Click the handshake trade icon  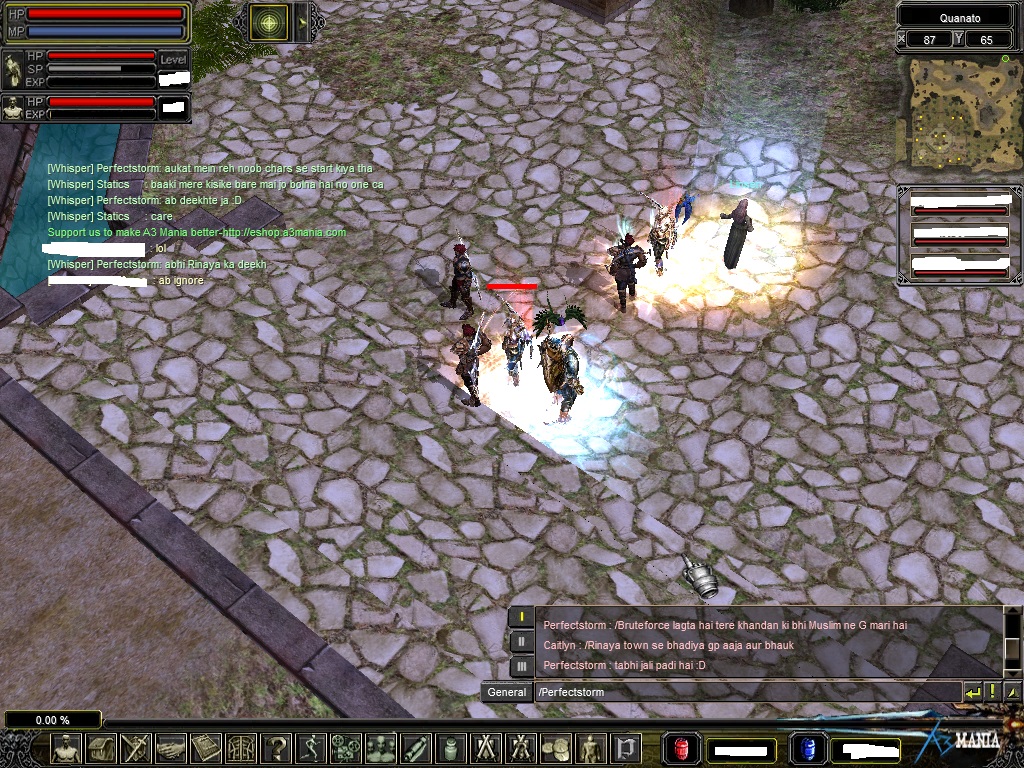pos(171,747)
